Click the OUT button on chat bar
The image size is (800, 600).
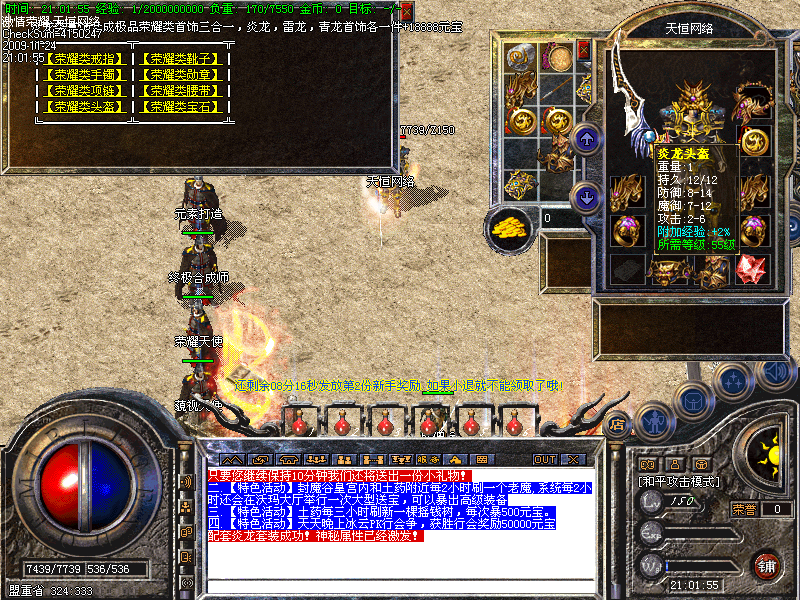(545, 459)
